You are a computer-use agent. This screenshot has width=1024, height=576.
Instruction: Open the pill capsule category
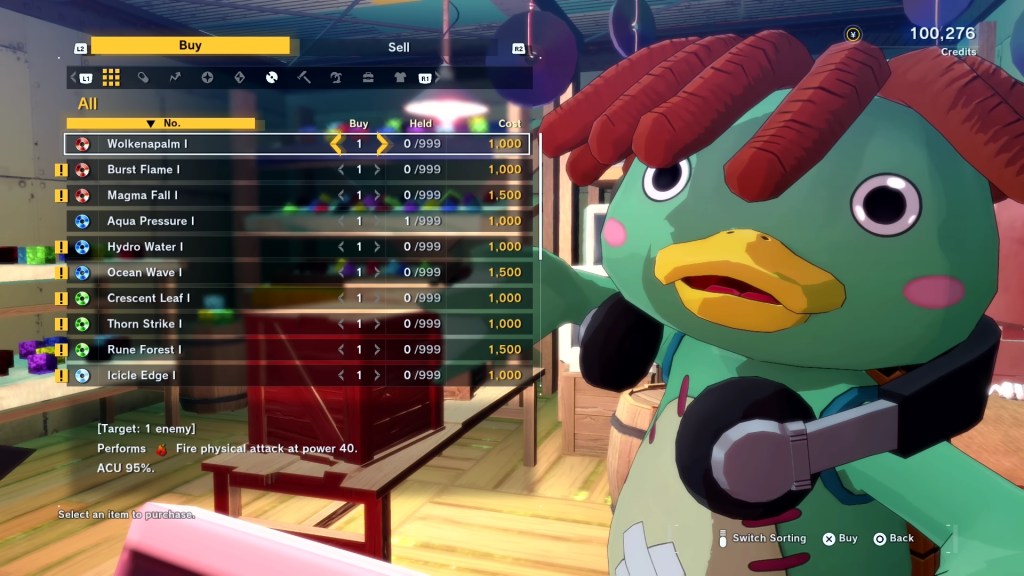[143, 77]
